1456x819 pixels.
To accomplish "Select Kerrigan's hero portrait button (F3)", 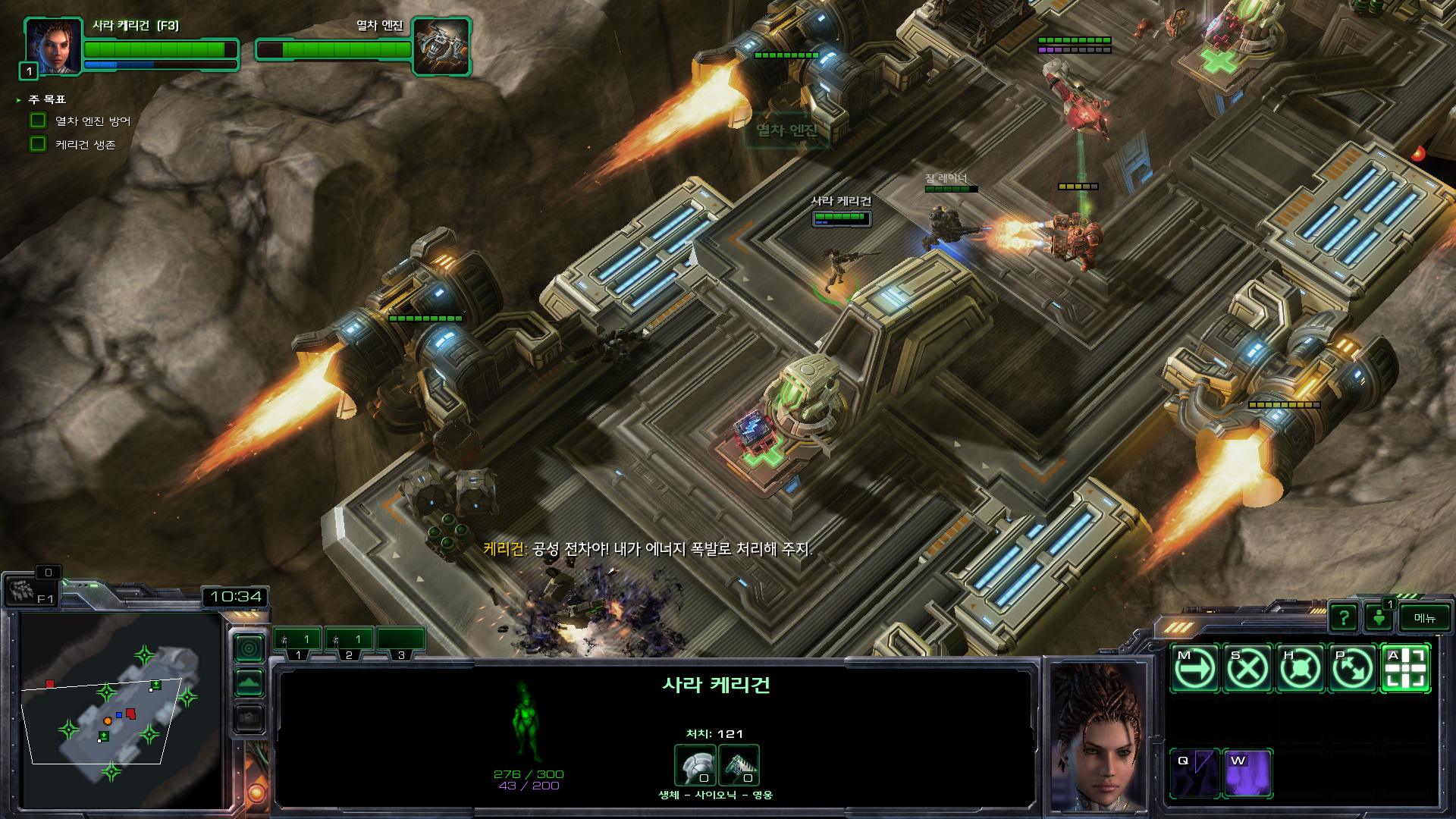I will click(52, 46).
